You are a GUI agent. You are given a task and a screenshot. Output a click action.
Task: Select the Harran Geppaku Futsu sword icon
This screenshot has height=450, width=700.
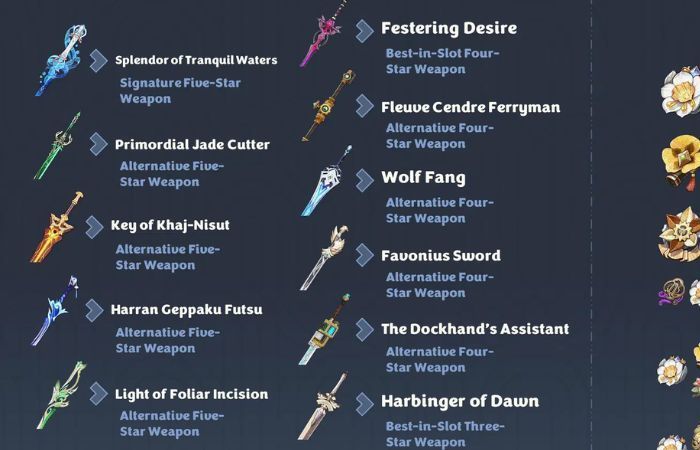(54, 311)
